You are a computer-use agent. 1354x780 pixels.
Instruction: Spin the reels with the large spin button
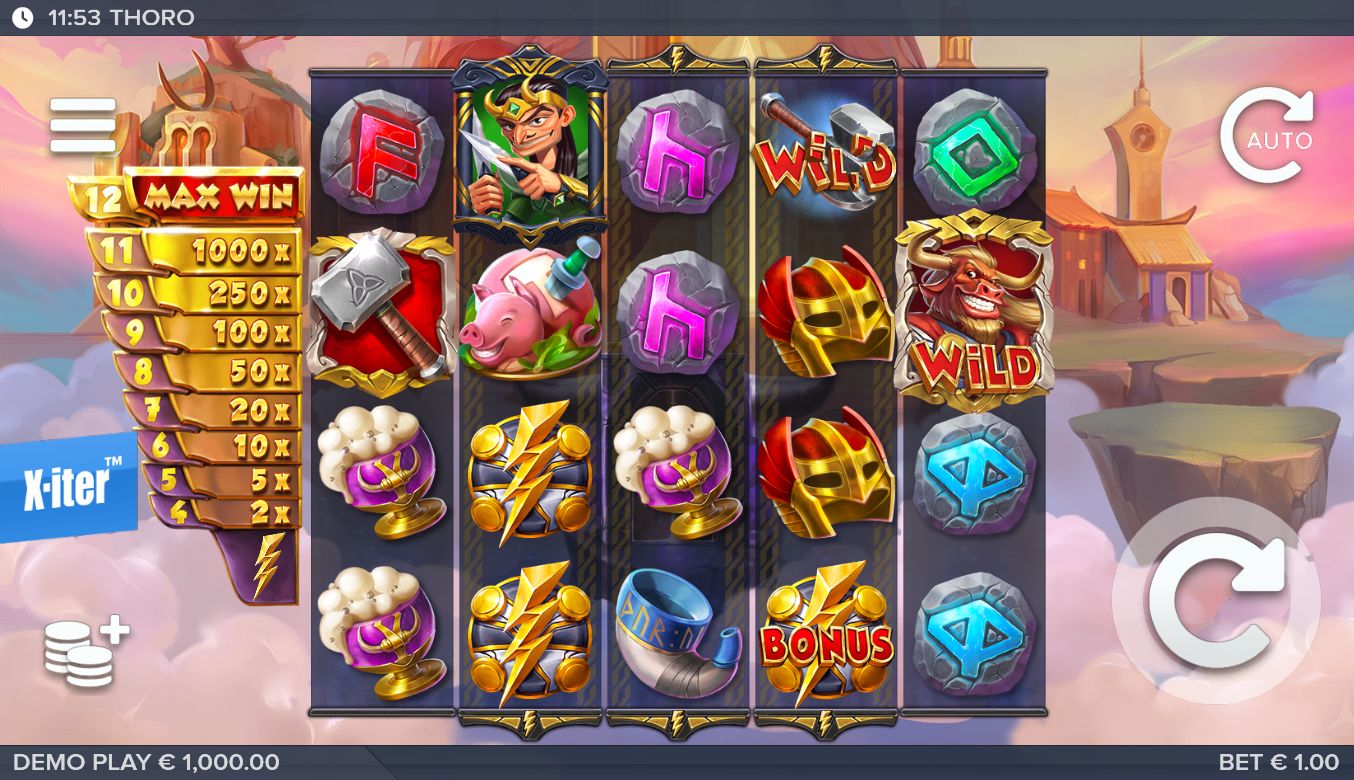[1217, 600]
